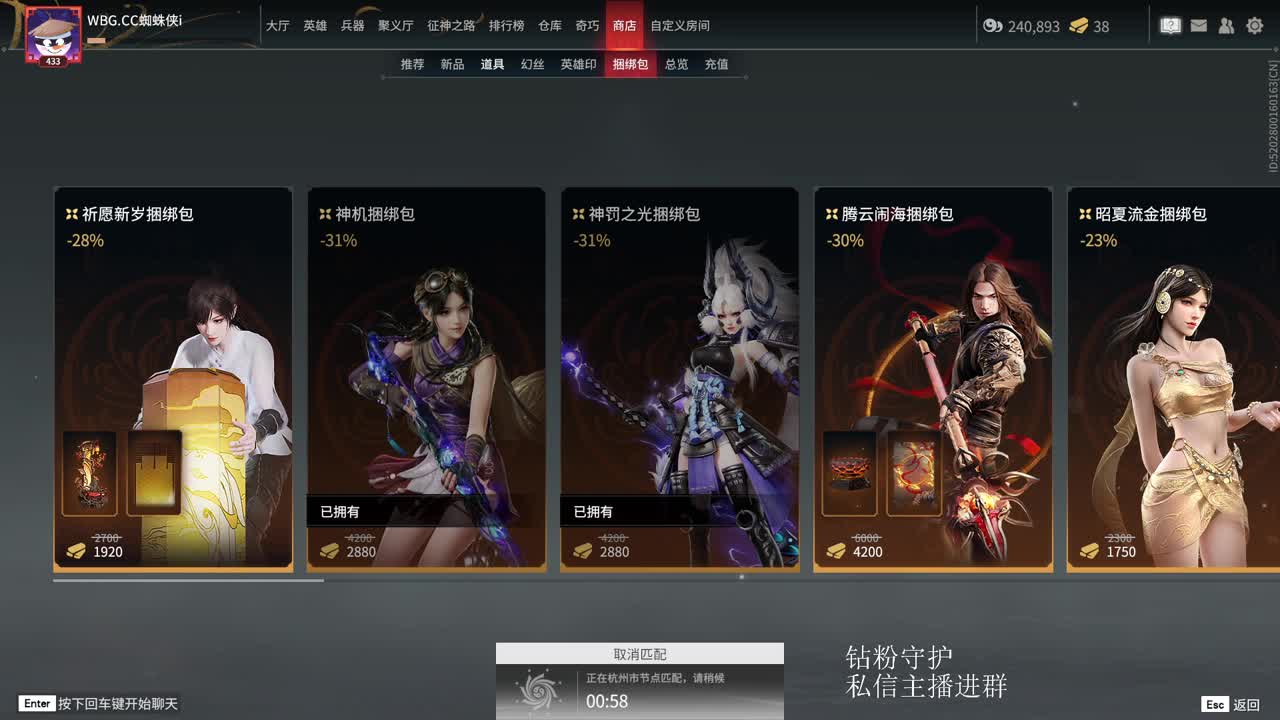Open the help guide book icon
This screenshot has height=720, width=1280.
[x=1170, y=26]
